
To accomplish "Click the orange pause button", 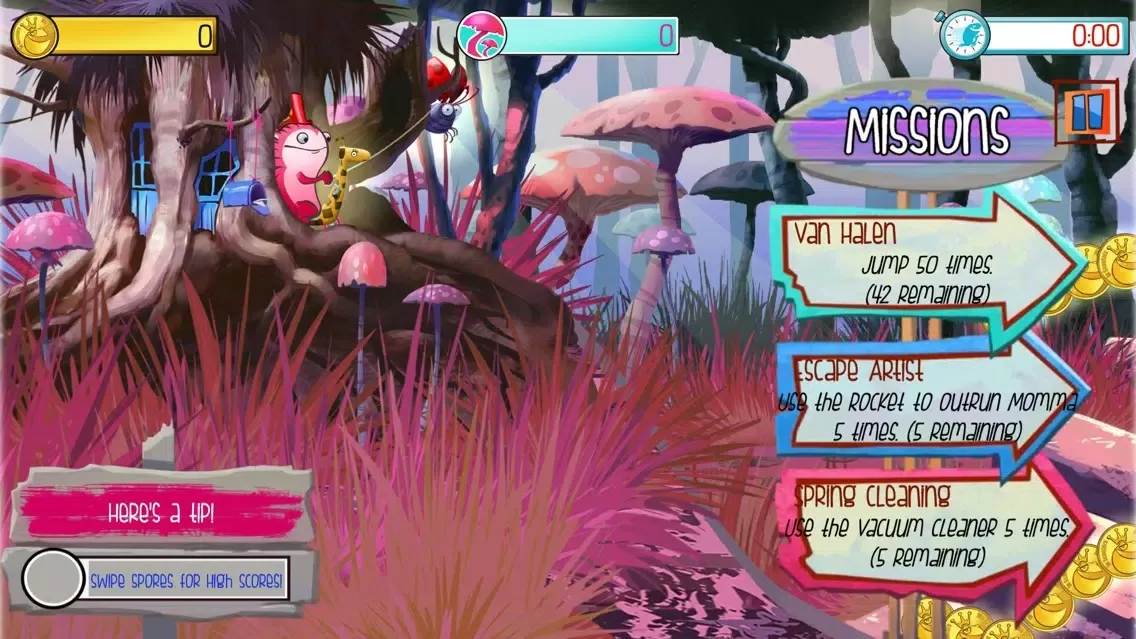I will (1086, 113).
